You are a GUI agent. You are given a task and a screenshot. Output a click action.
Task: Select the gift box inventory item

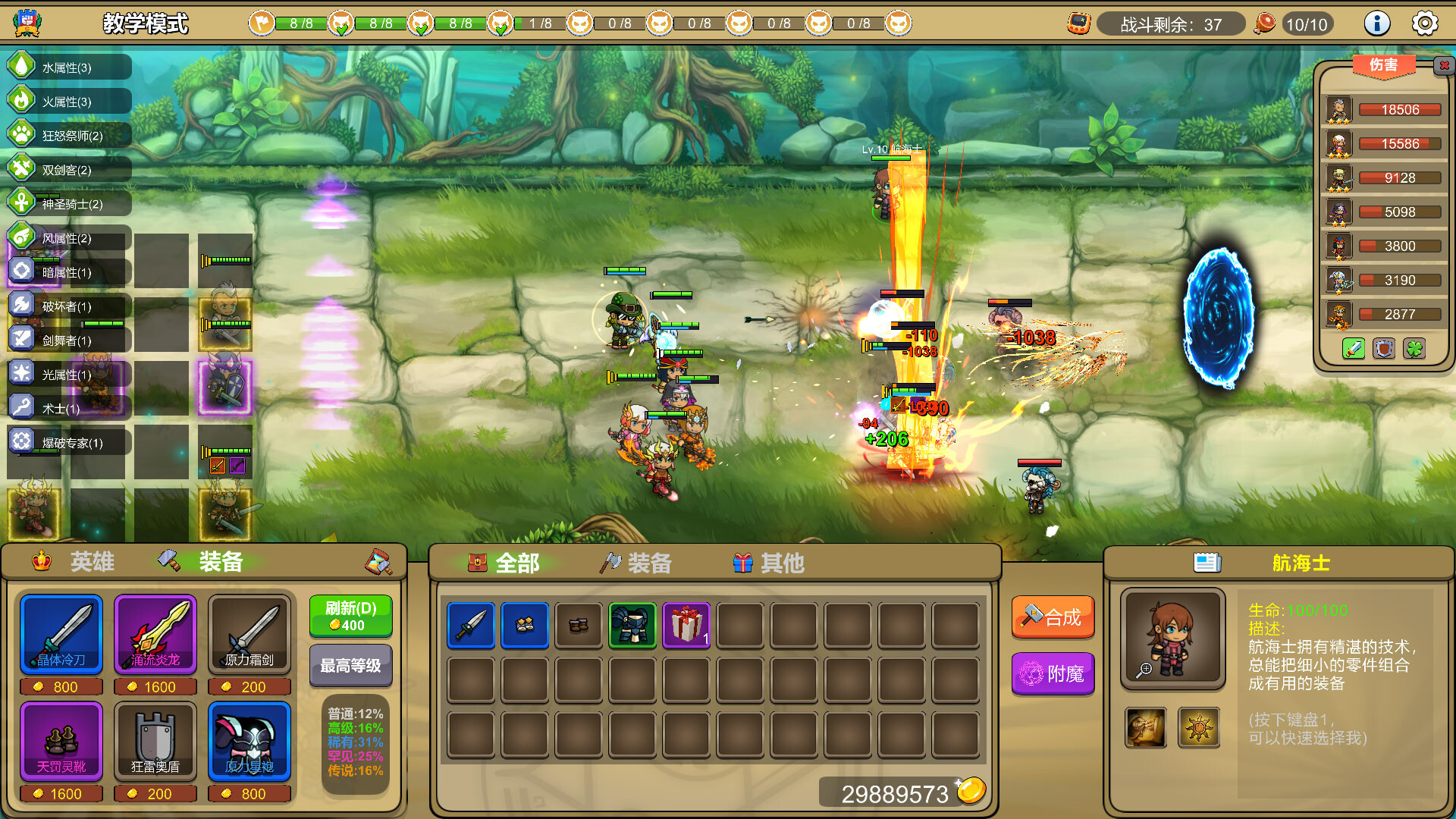pyautogui.click(x=686, y=626)
